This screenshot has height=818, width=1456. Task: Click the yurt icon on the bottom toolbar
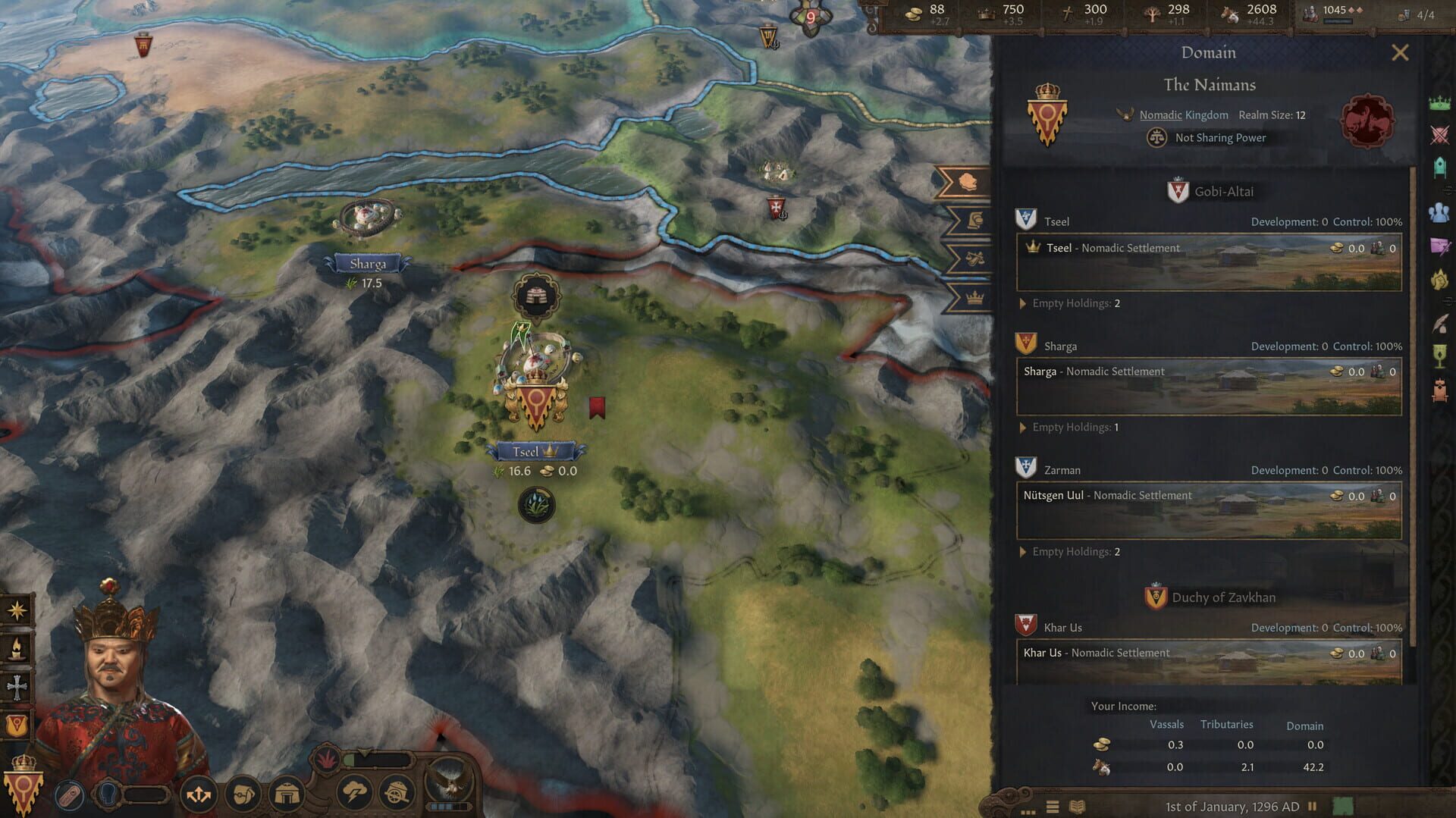[x=287, y=794]
